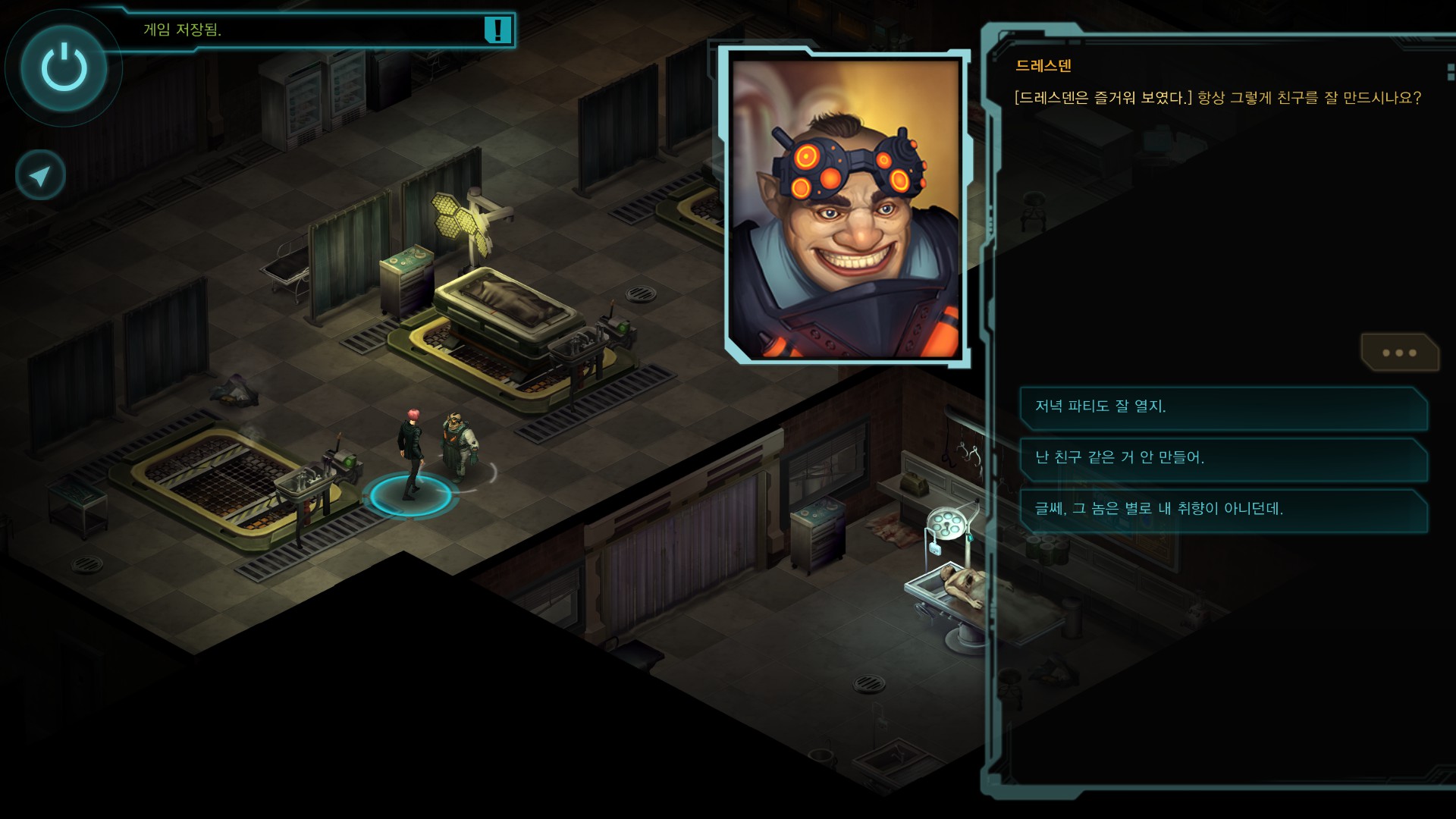Click the three-dots dialogue button

(1399, 353)
